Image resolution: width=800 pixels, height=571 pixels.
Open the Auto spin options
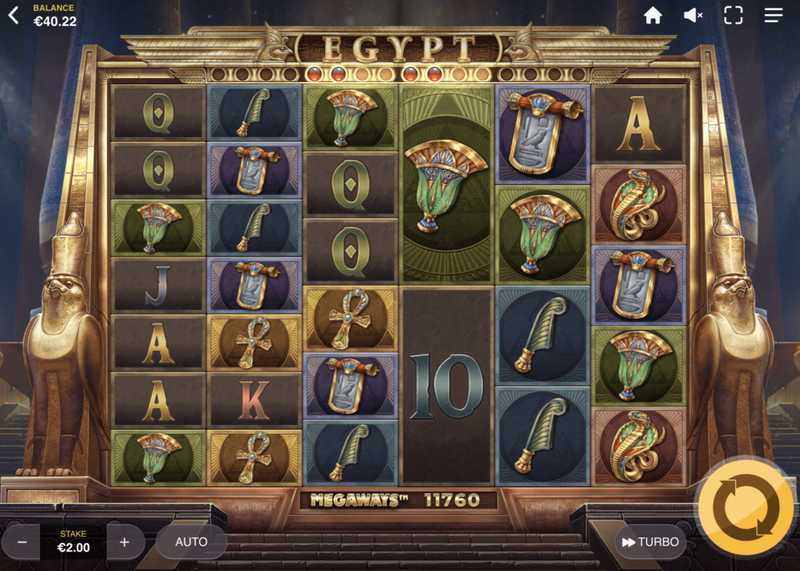(x=191, y=542)
